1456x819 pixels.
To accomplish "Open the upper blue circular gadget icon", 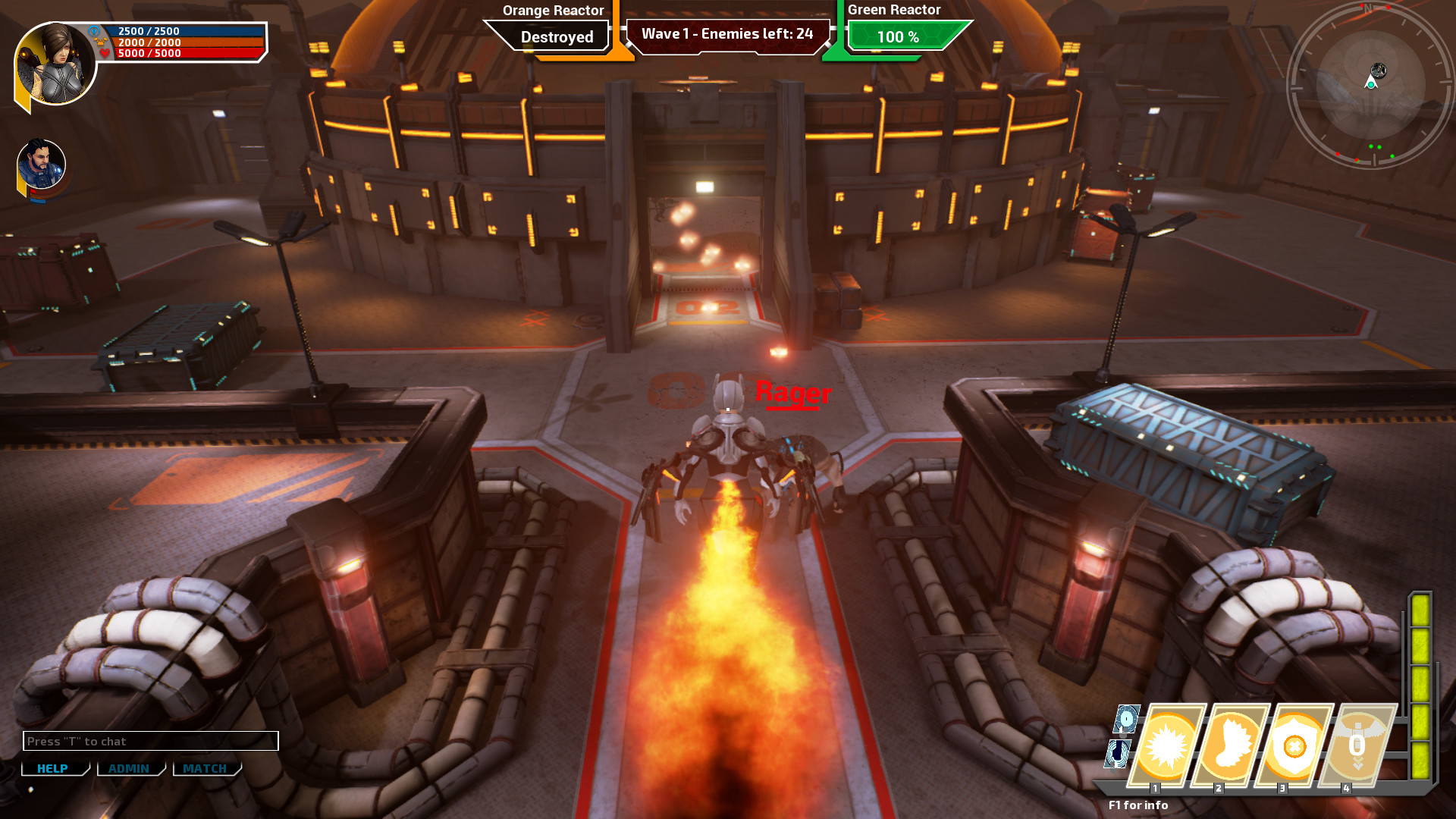I will click(1125, 720).
